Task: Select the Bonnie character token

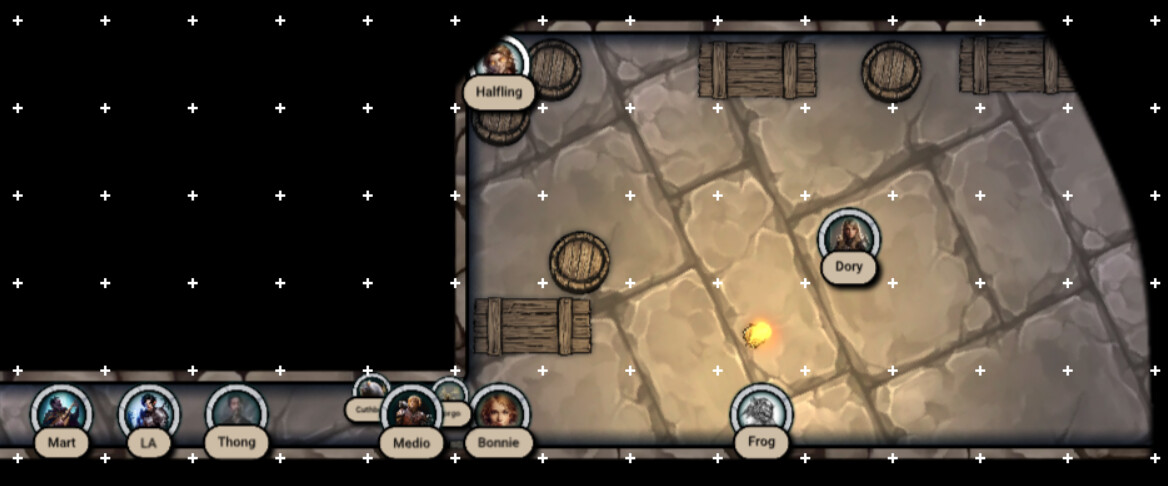Action: point(499,413)
